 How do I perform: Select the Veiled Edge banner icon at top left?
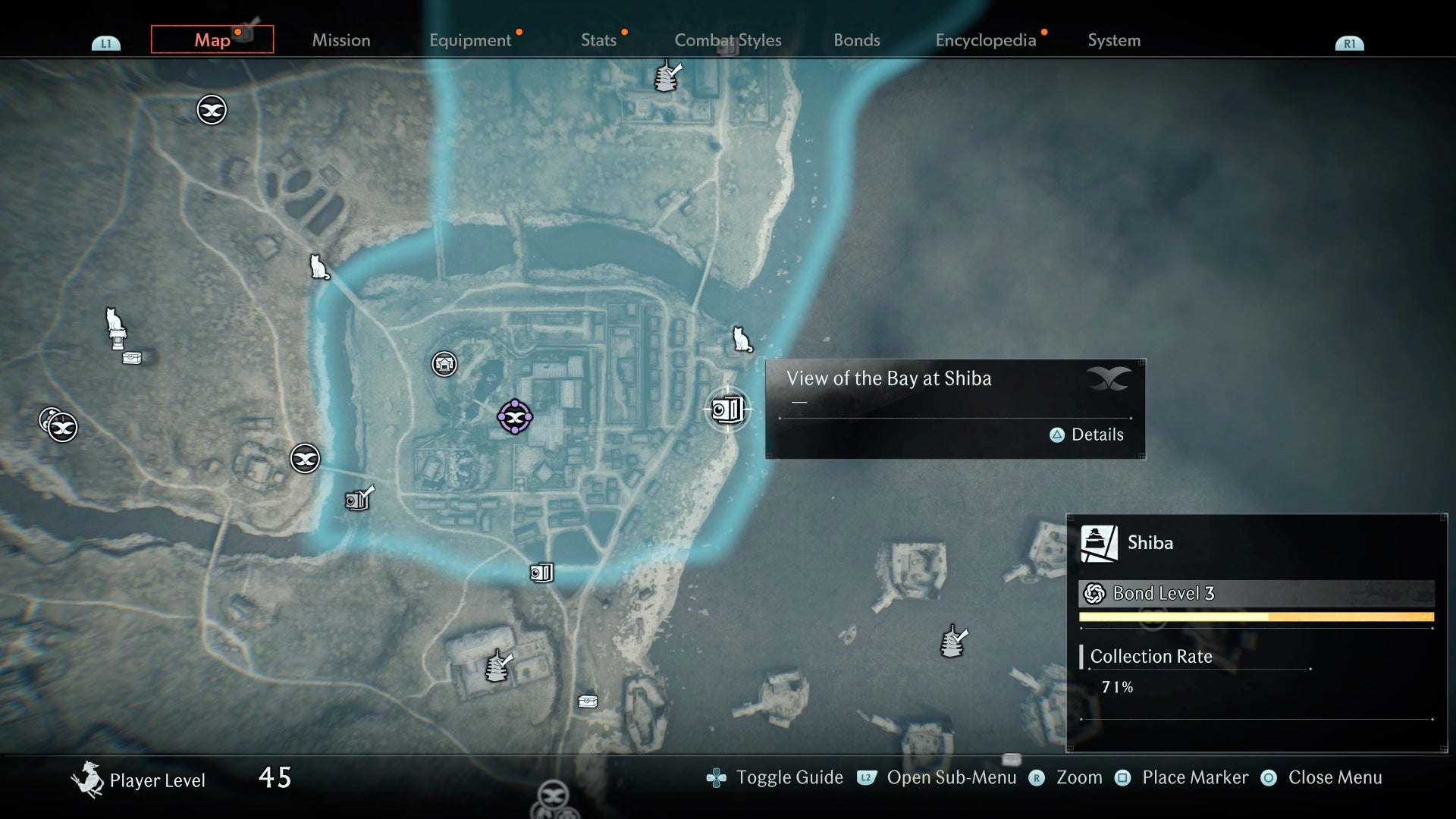210,109
